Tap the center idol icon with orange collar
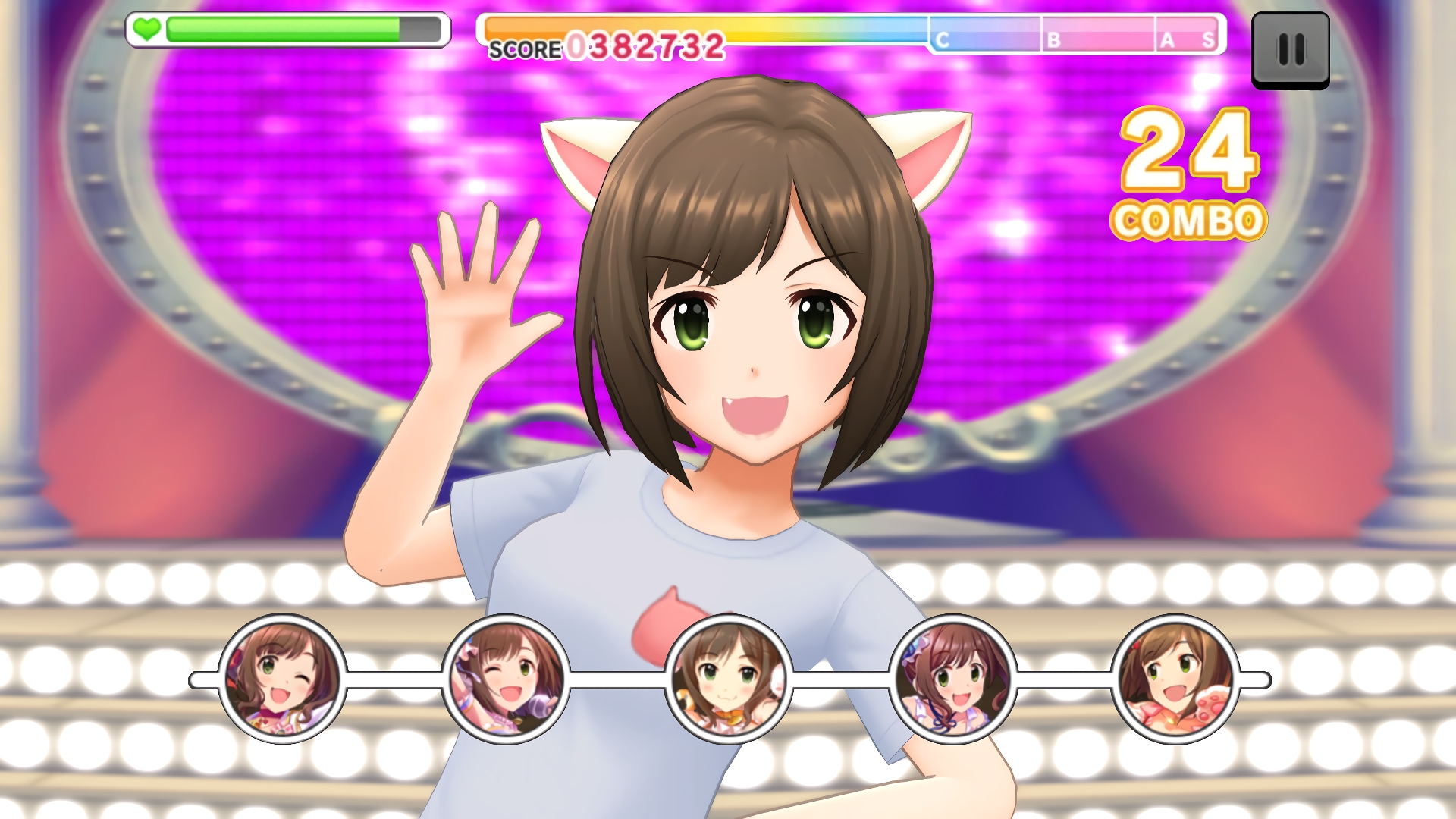Screen dimensions: 1456x819 (x=729, y=679)
